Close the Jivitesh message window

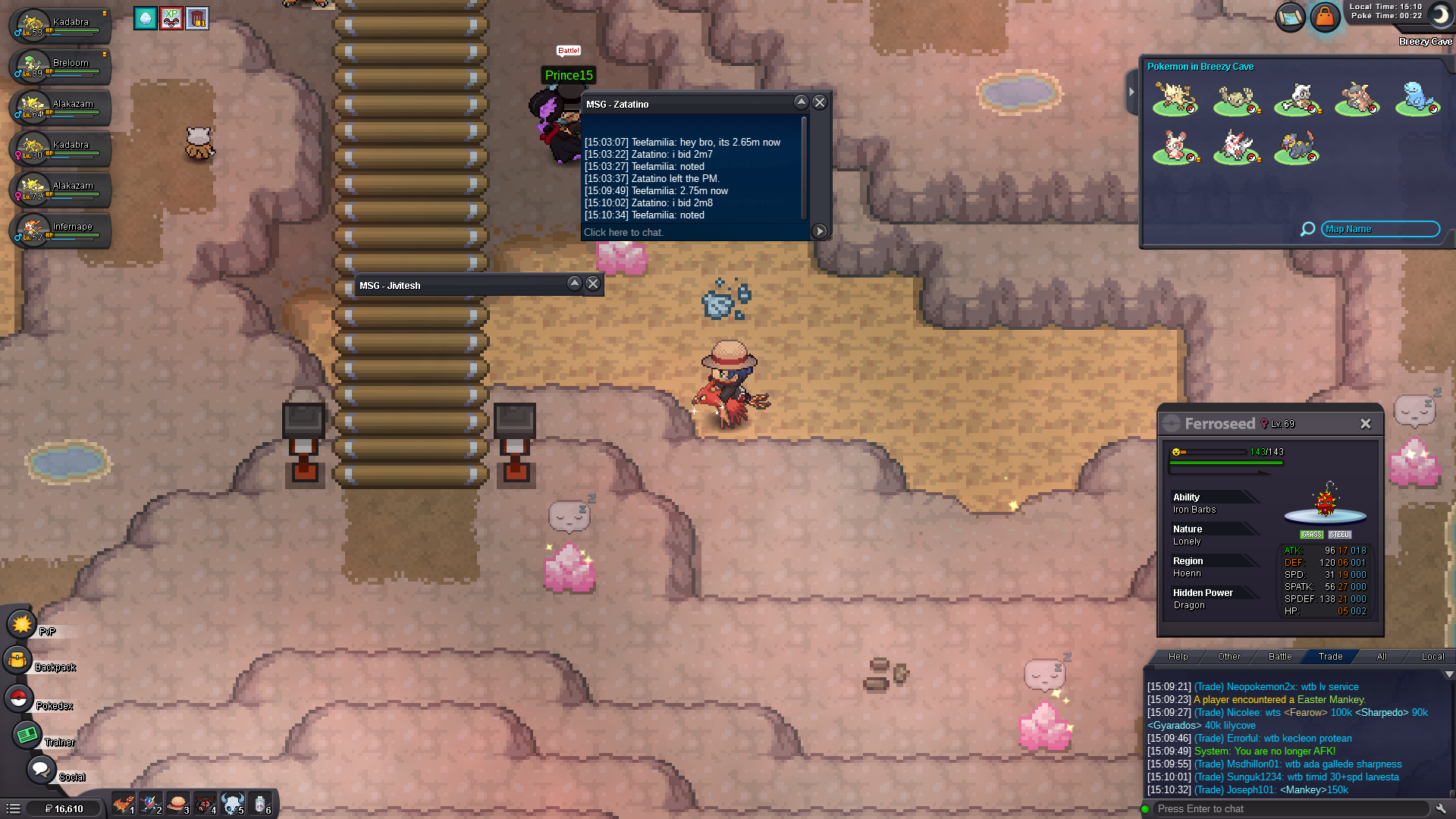click(x=593, y=284)
